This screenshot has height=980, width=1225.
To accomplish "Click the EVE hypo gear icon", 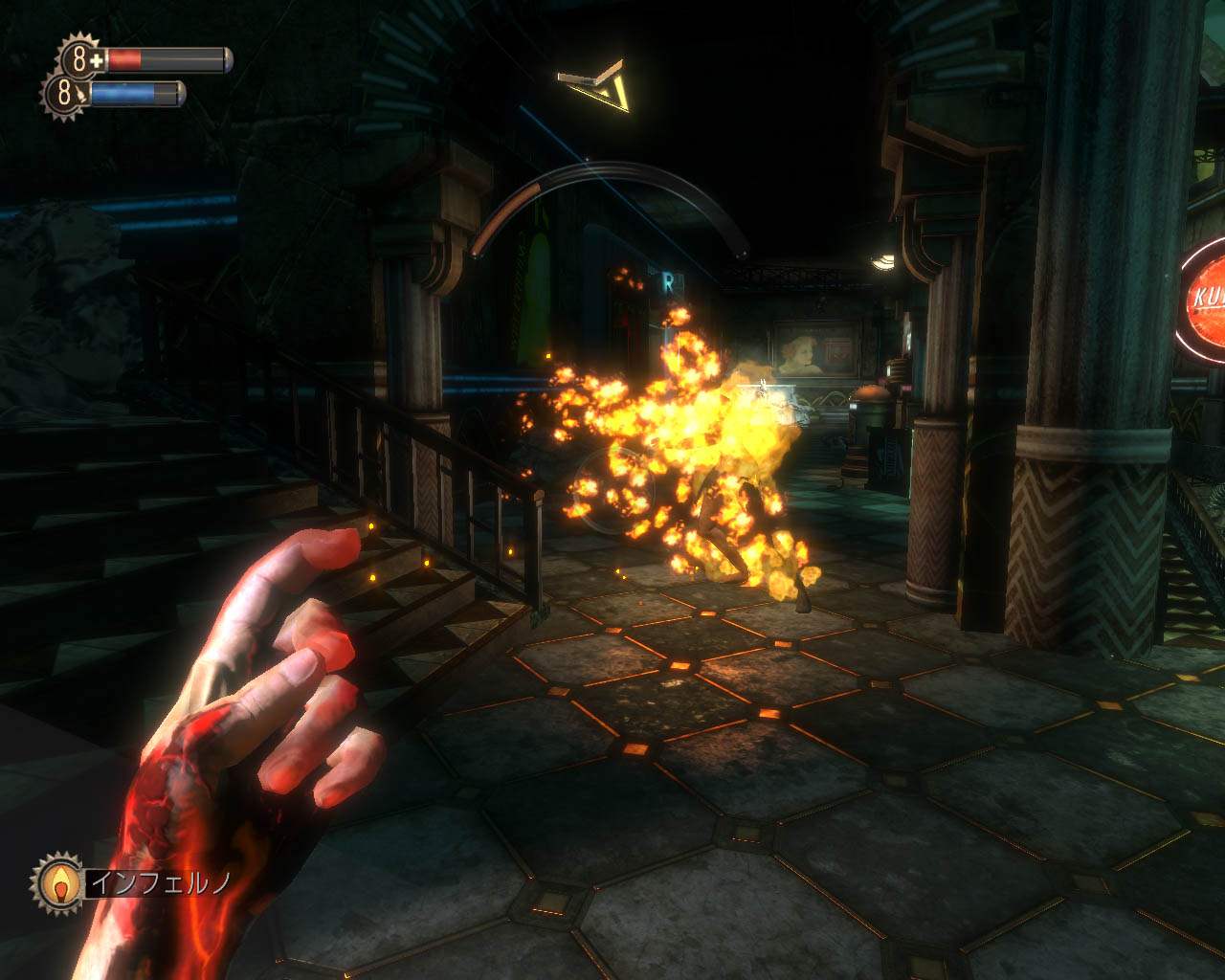I will click(x=64, y=94).
